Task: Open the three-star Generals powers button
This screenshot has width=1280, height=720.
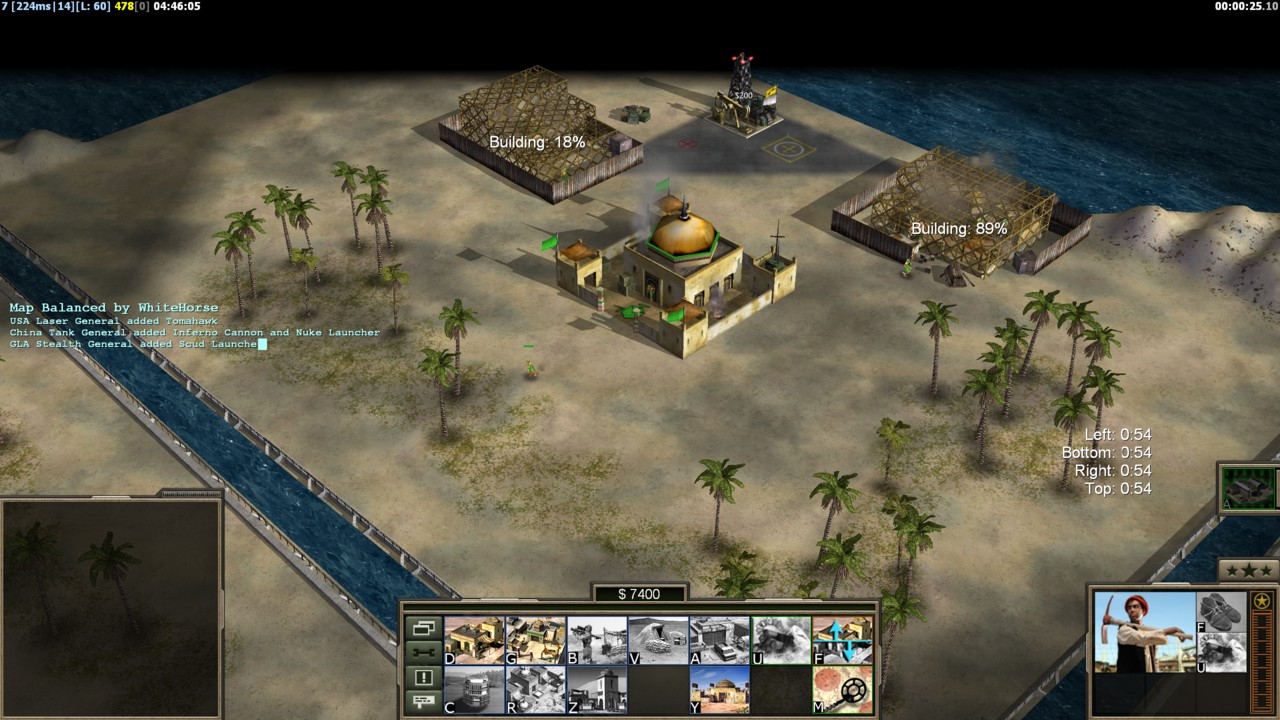Action: (x=1248, y=571)
